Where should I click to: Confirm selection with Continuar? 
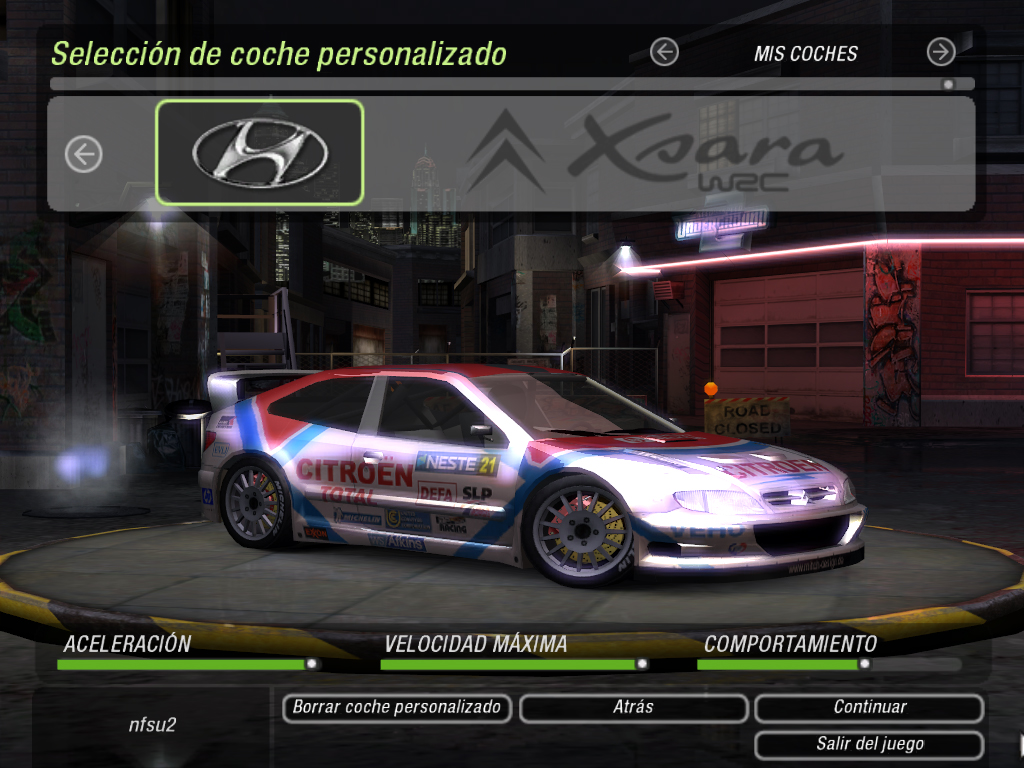tap(869, 708)
